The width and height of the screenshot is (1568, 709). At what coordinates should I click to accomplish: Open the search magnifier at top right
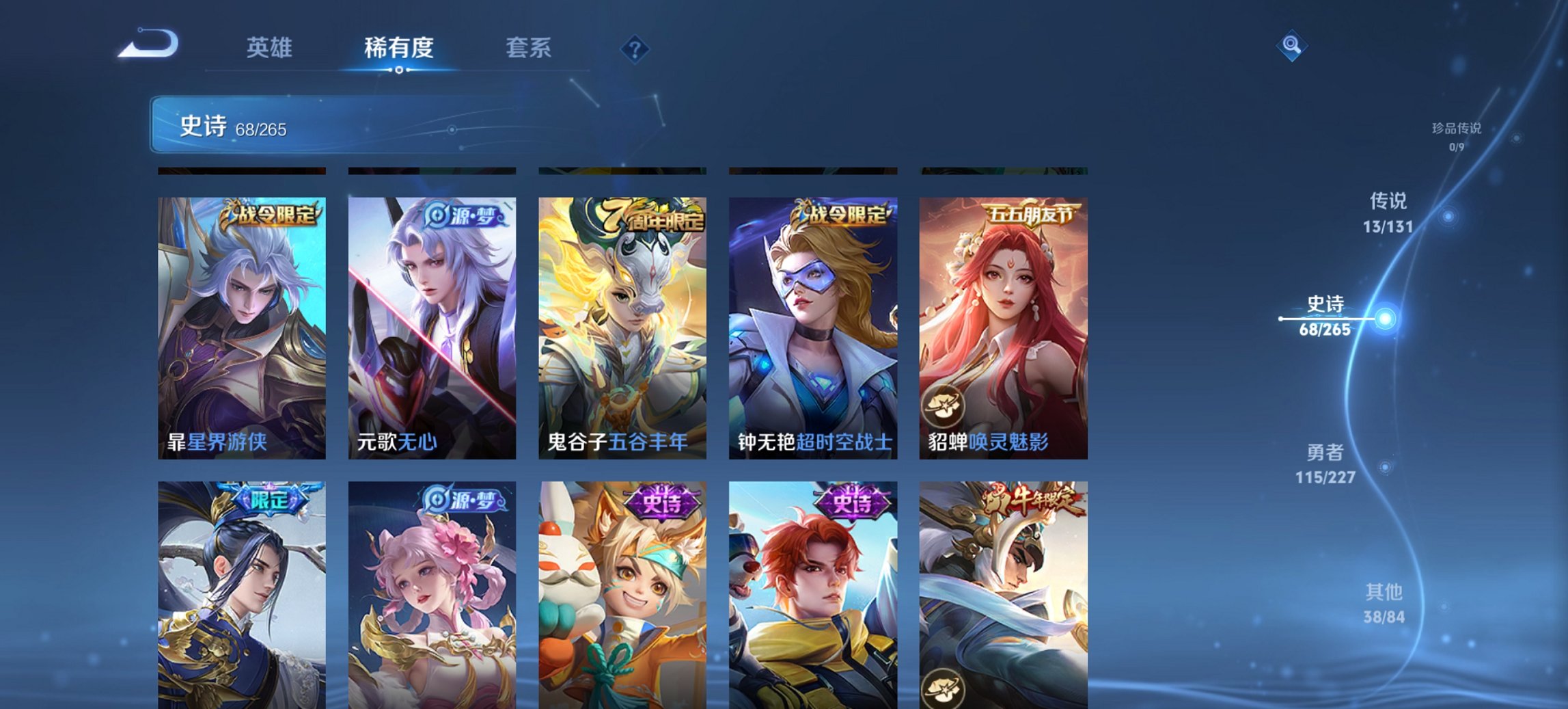click(1290, 45)
